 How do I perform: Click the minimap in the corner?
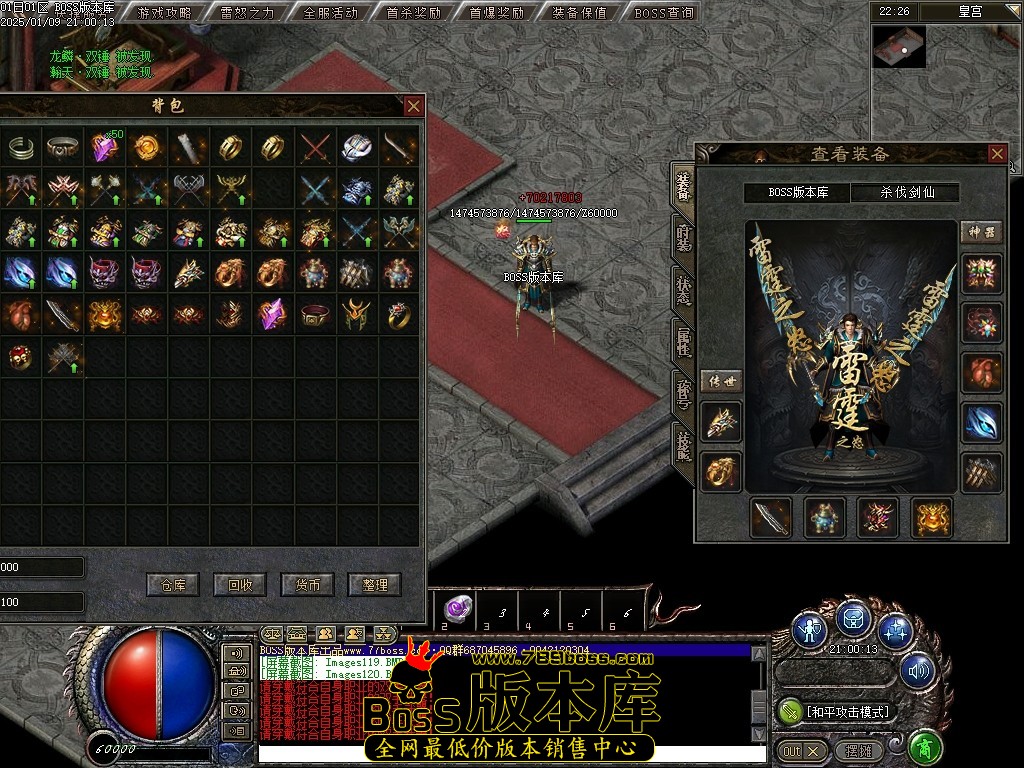tap(898, 46)
